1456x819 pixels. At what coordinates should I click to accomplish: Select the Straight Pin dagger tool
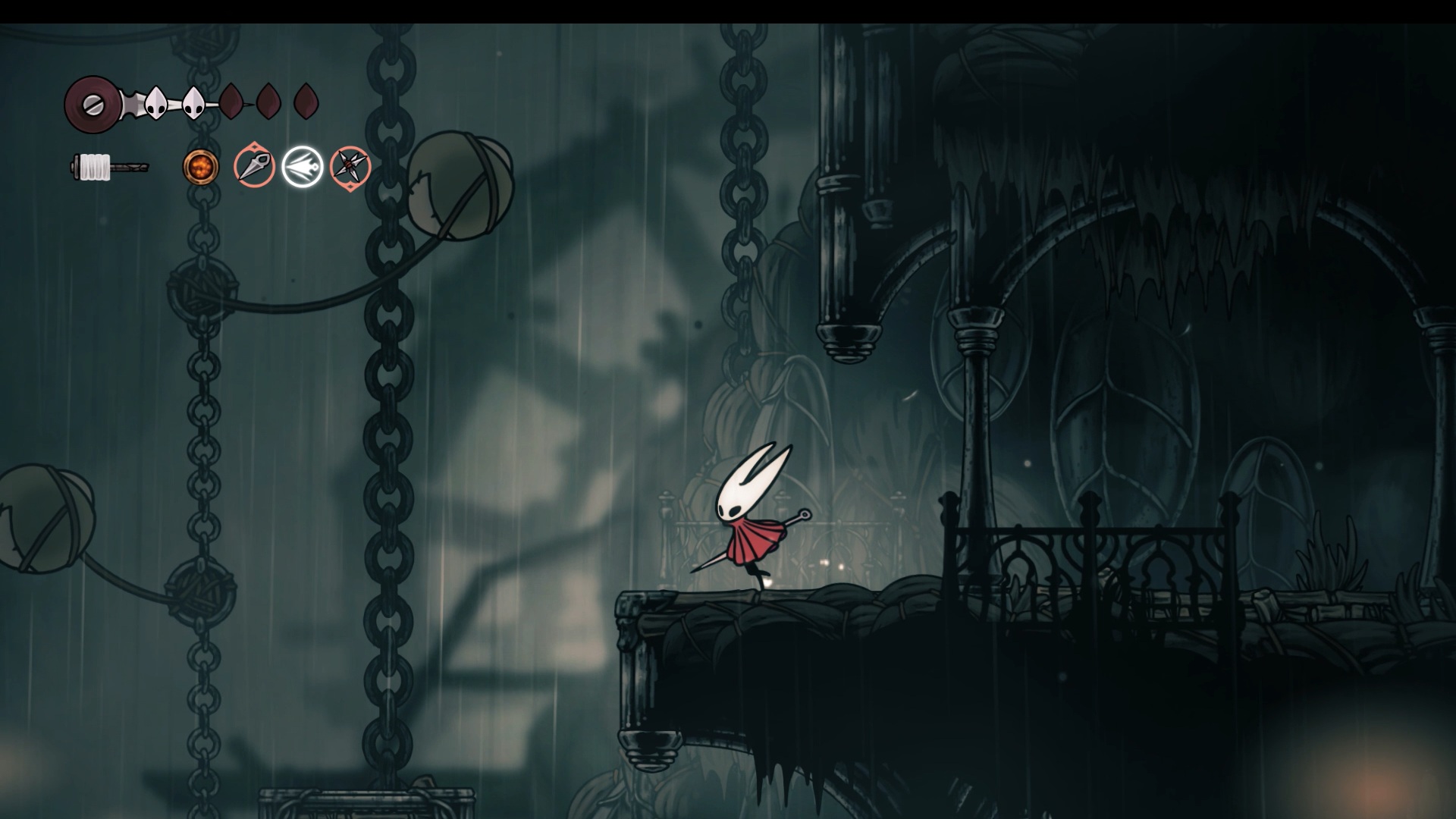coord(254,167)
